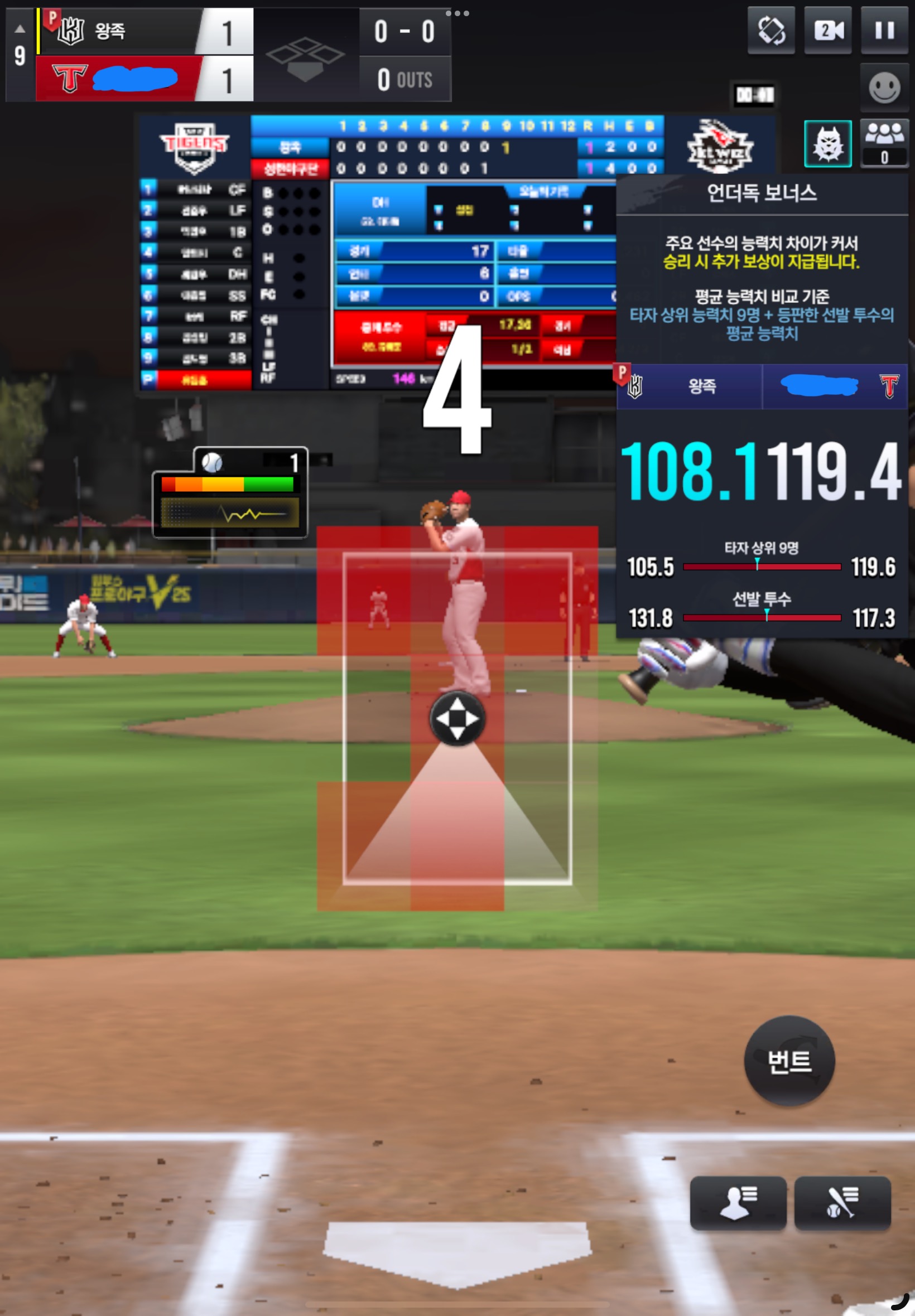Viewport: 915px width, 1316px height.
Task: Tap the pitcher ball stamina gauge
Action: (229, 493)
